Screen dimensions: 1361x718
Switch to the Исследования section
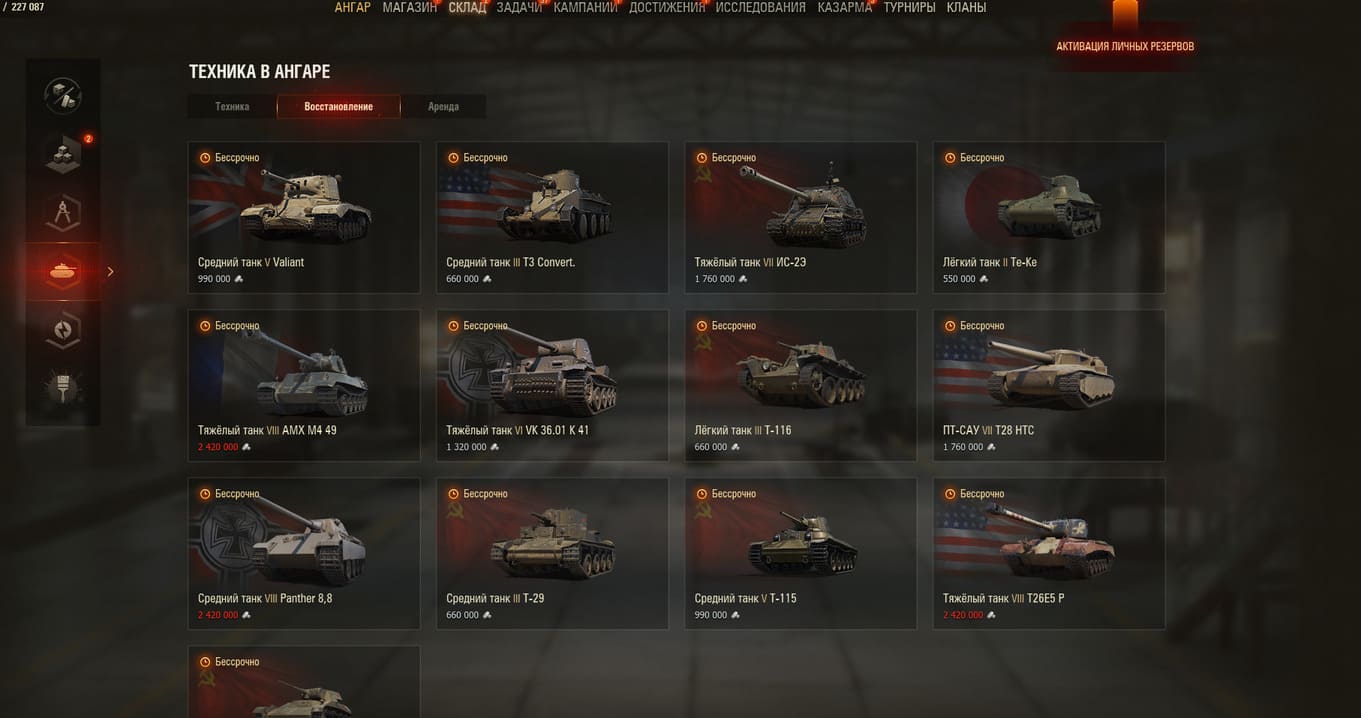point(760,8)
